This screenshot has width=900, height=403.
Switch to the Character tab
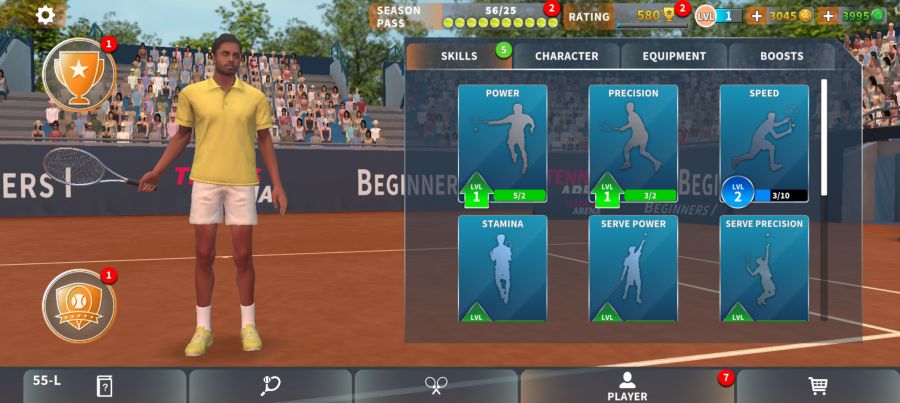(x=566, y=56)
